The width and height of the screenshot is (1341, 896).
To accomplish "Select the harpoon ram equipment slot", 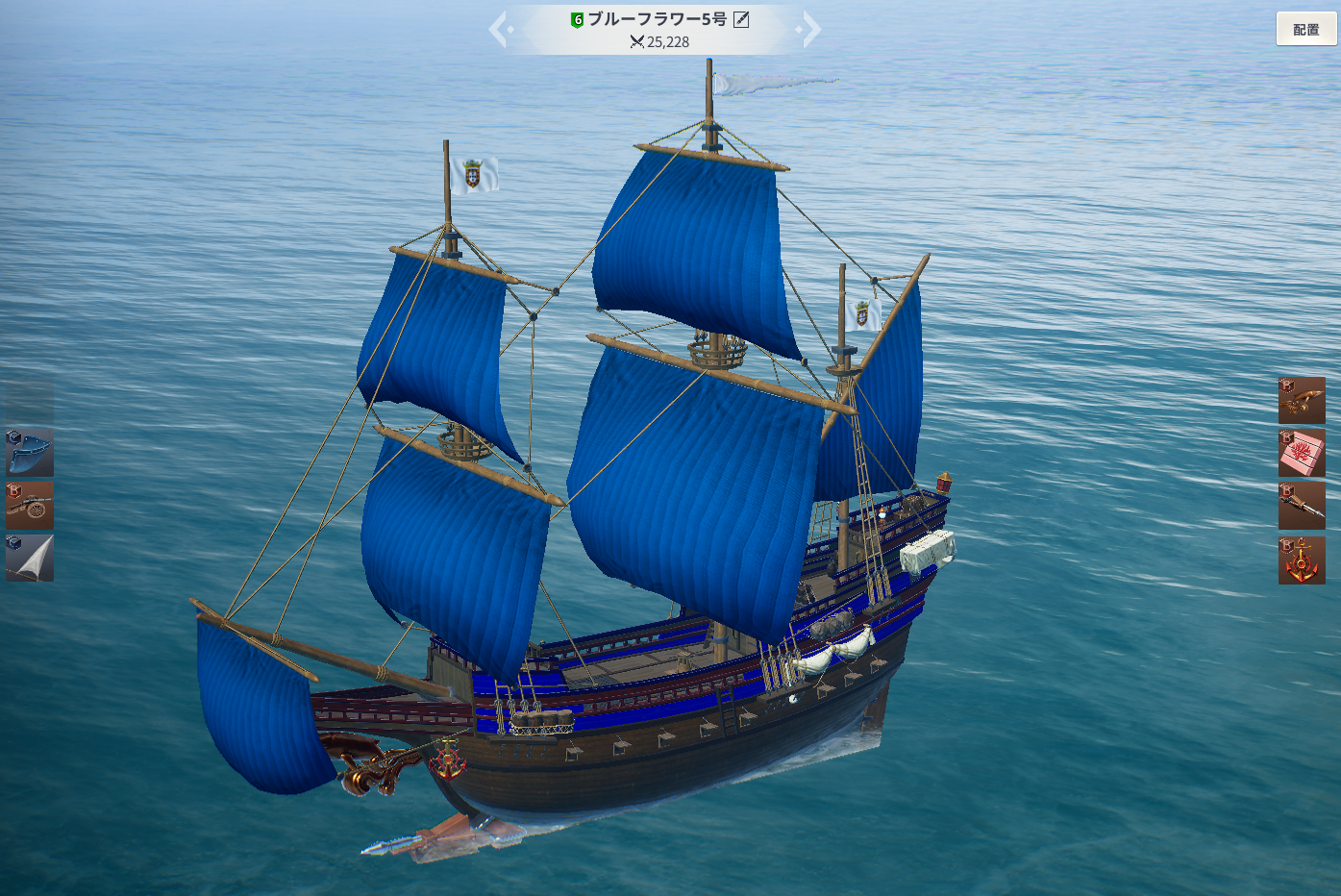I will [x=1302, y=506].
